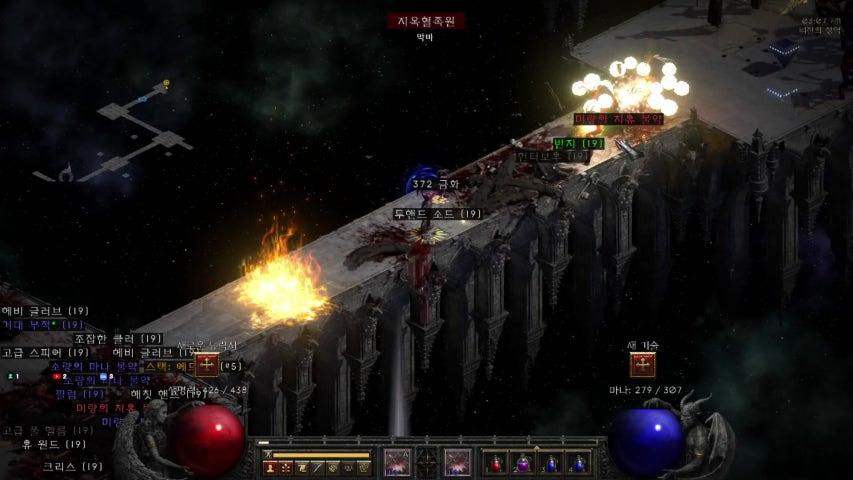This screenshot has height=480, width=853.
Task: Select the right mouse button skill icon
Action: coord(457,462)
